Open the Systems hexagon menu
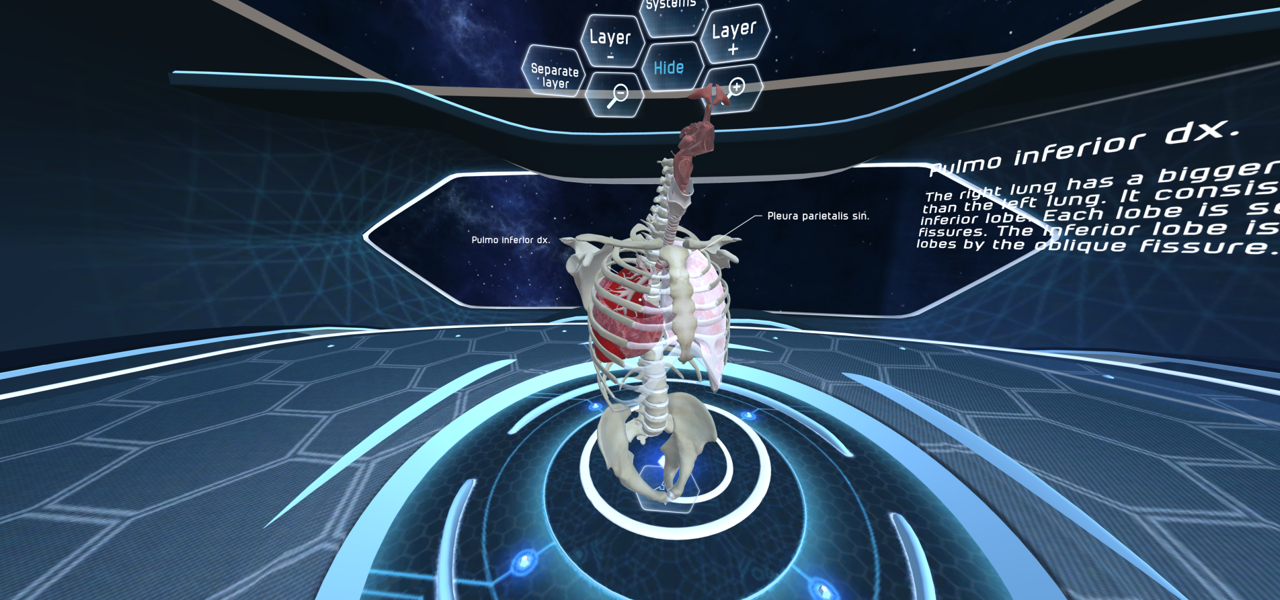Viewport: 1280px width, 600px height. [x=669, y=8]
